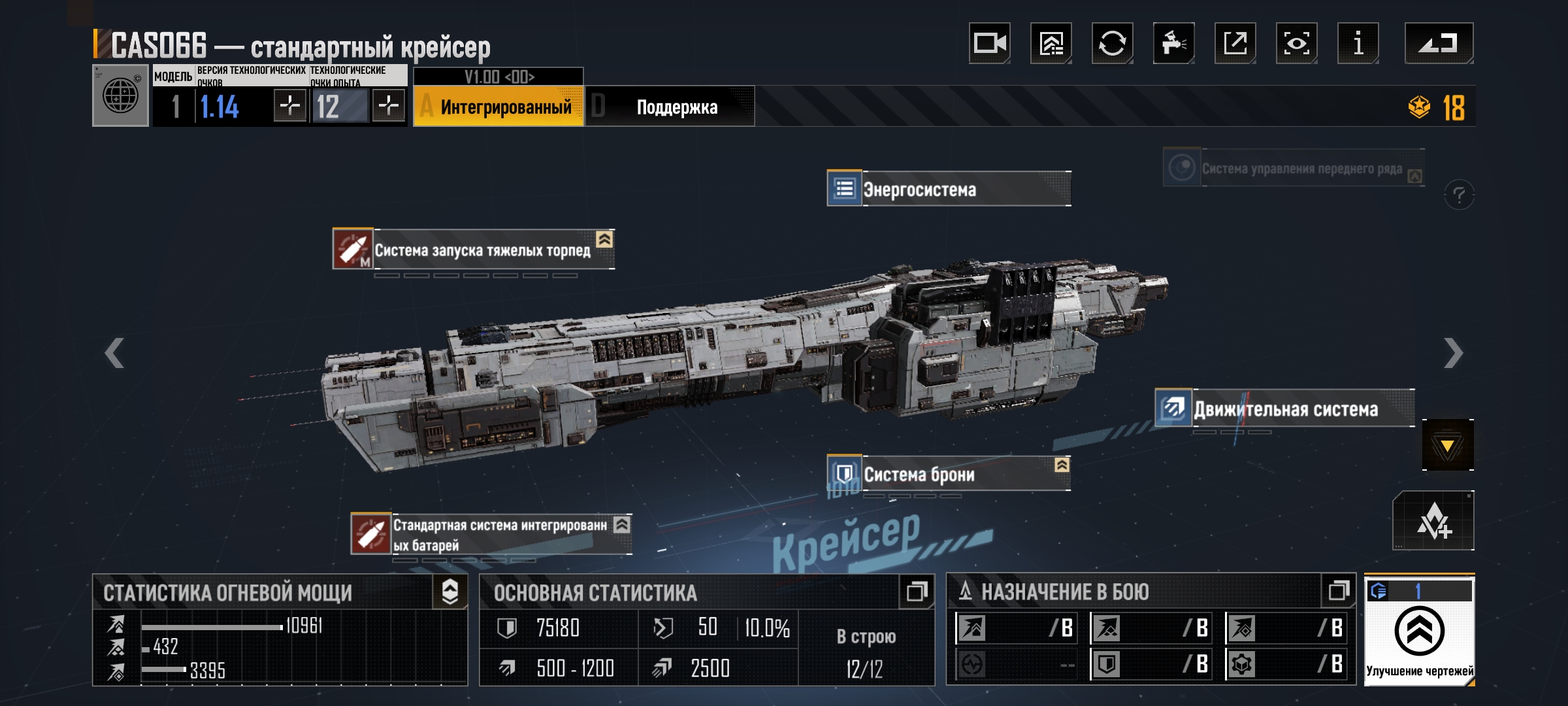The height and width of the screenshot is (706, 1568).
Task: Show the previous ship with left arrow
Action: pyautogui.click(x=115, y=354)
